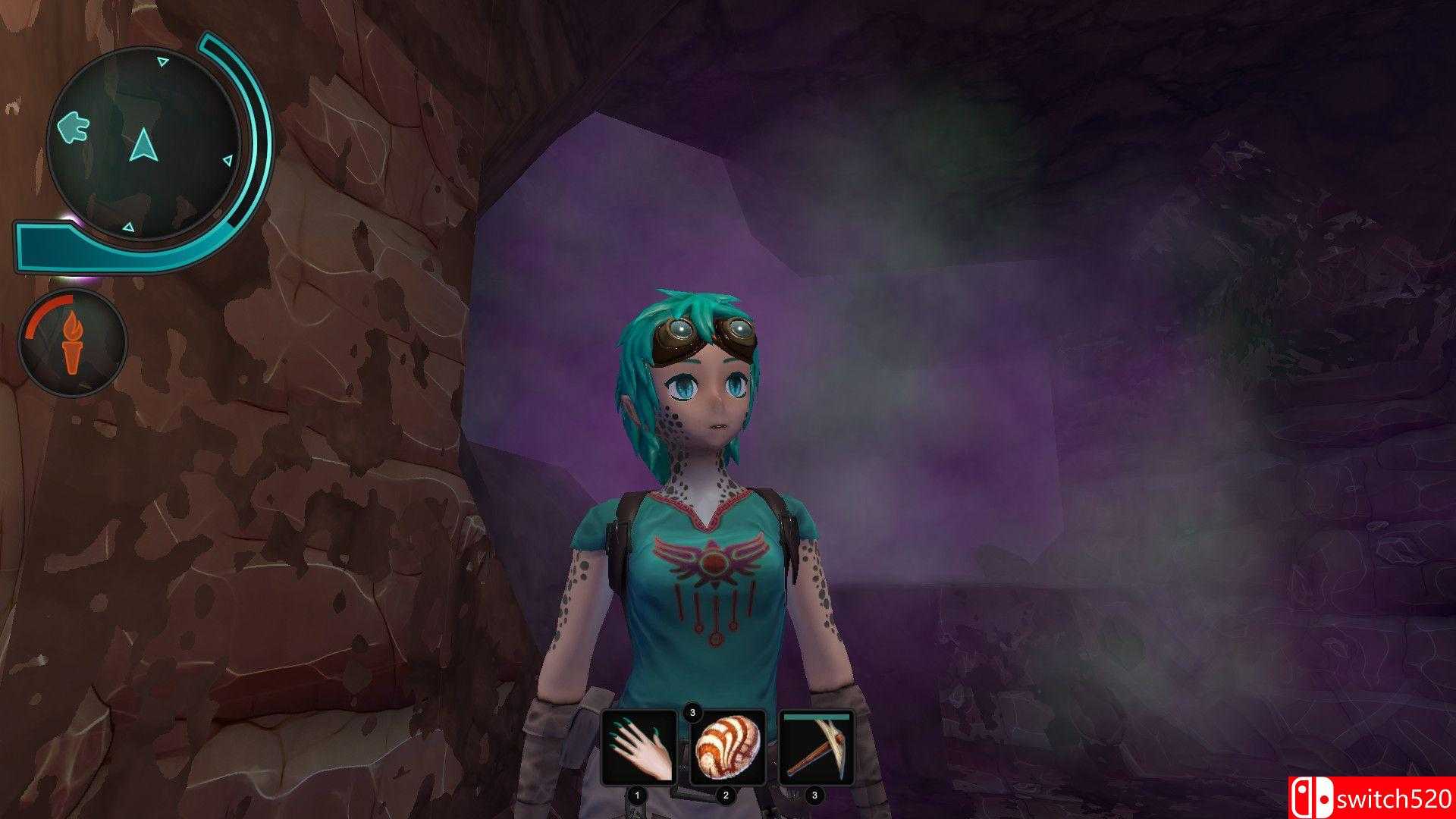The width and height of the screenshot is (1456, 819).
Task: Click the teal durability bar on the pickaxe slot
Action: [816, 717]
